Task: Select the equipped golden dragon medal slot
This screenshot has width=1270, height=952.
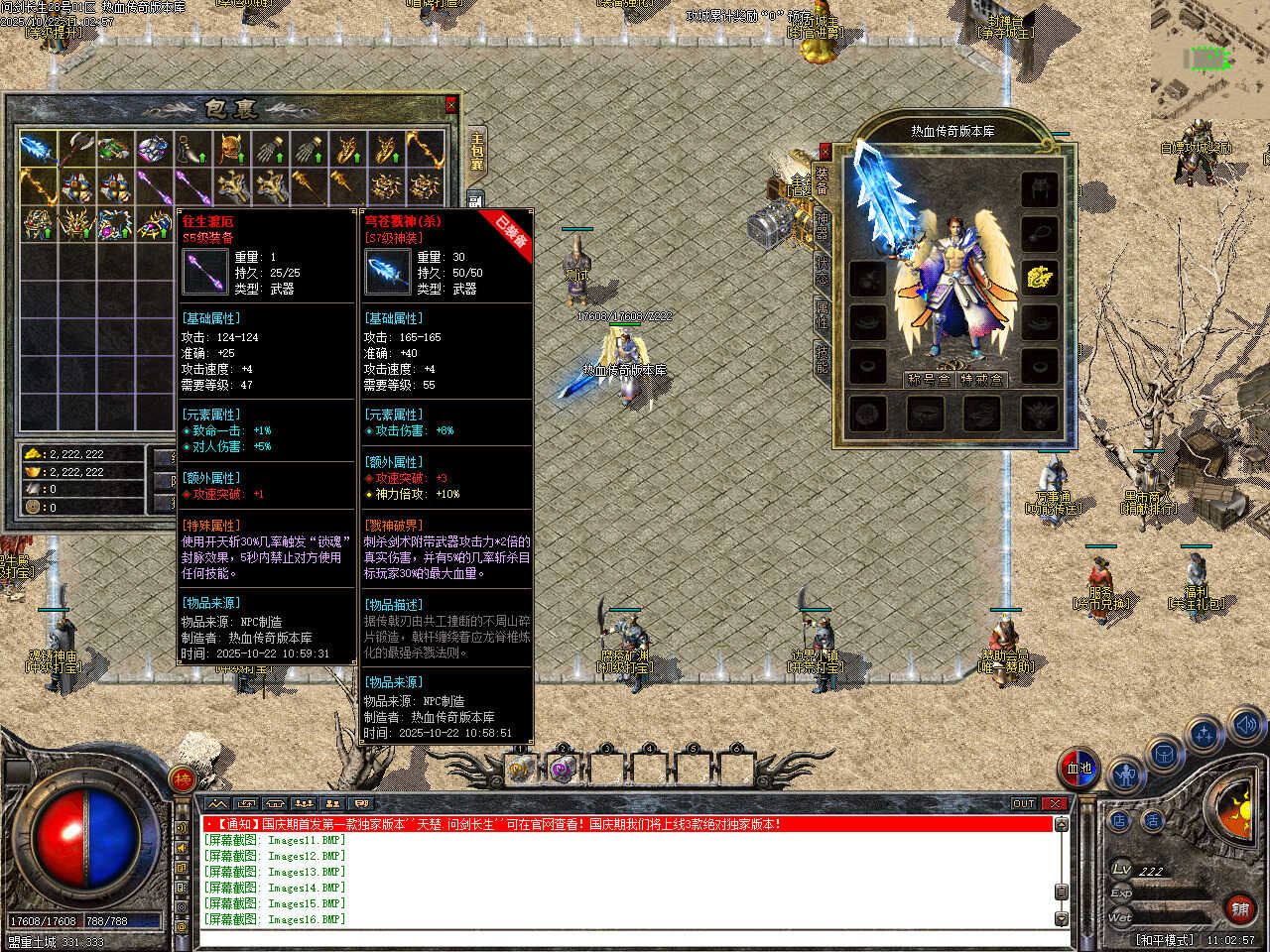Action: point(1039,277)
